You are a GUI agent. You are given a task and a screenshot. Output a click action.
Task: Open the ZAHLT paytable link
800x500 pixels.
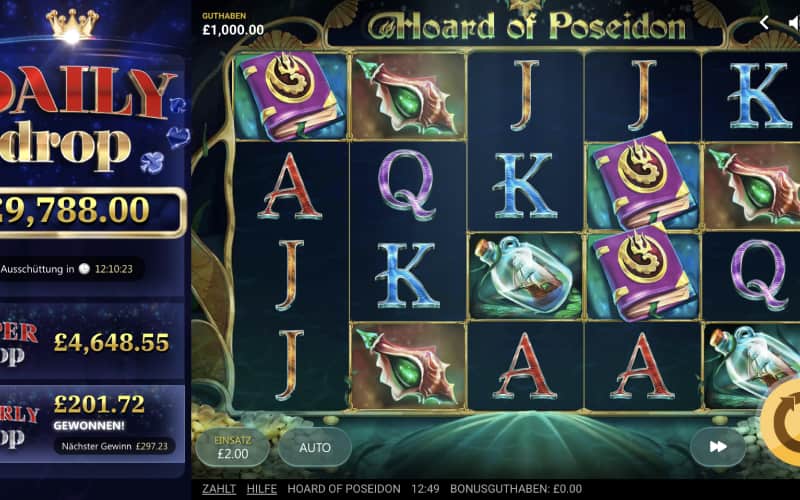219,489
